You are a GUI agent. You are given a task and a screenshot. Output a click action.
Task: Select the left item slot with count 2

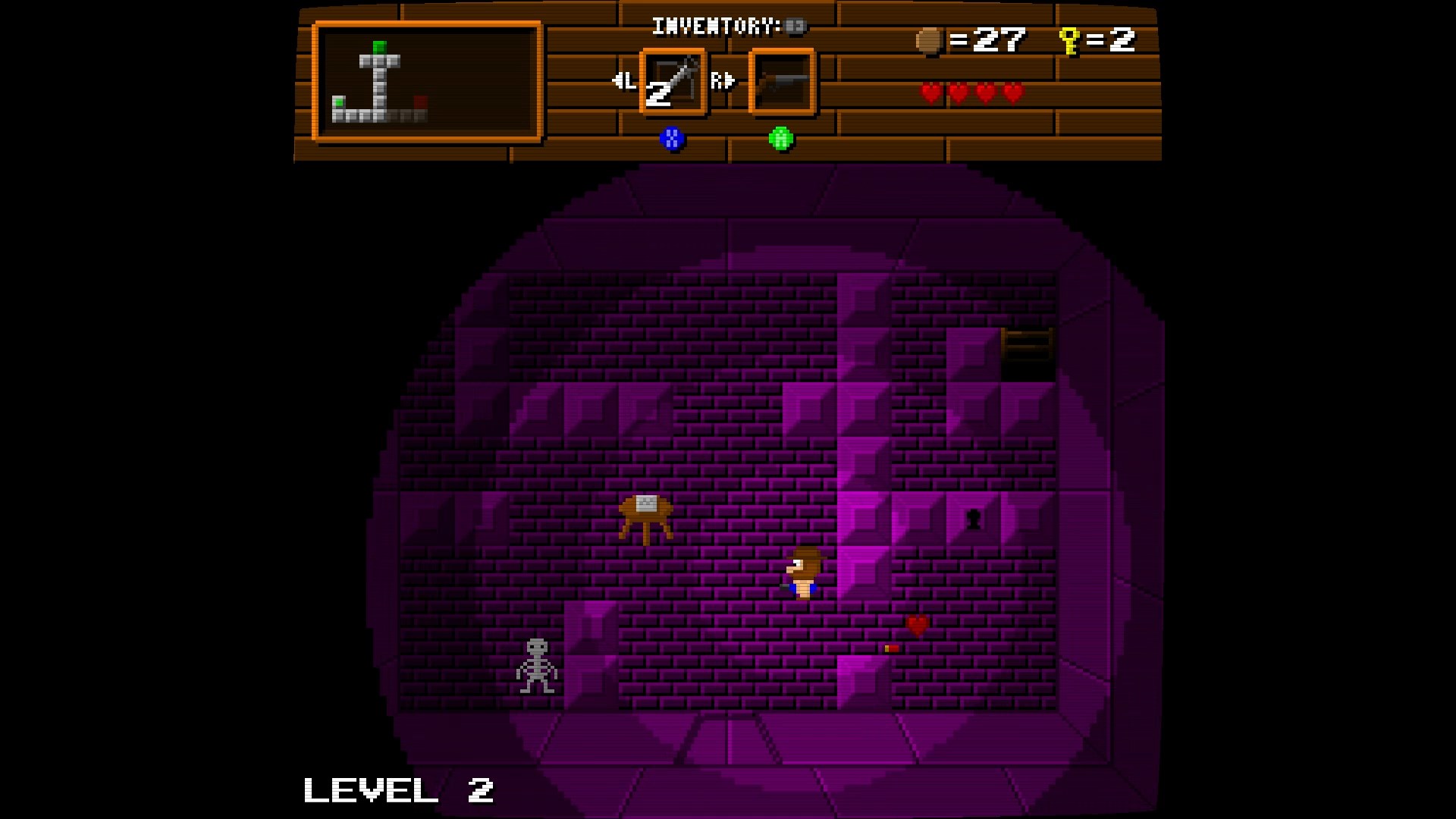point(673,82)
